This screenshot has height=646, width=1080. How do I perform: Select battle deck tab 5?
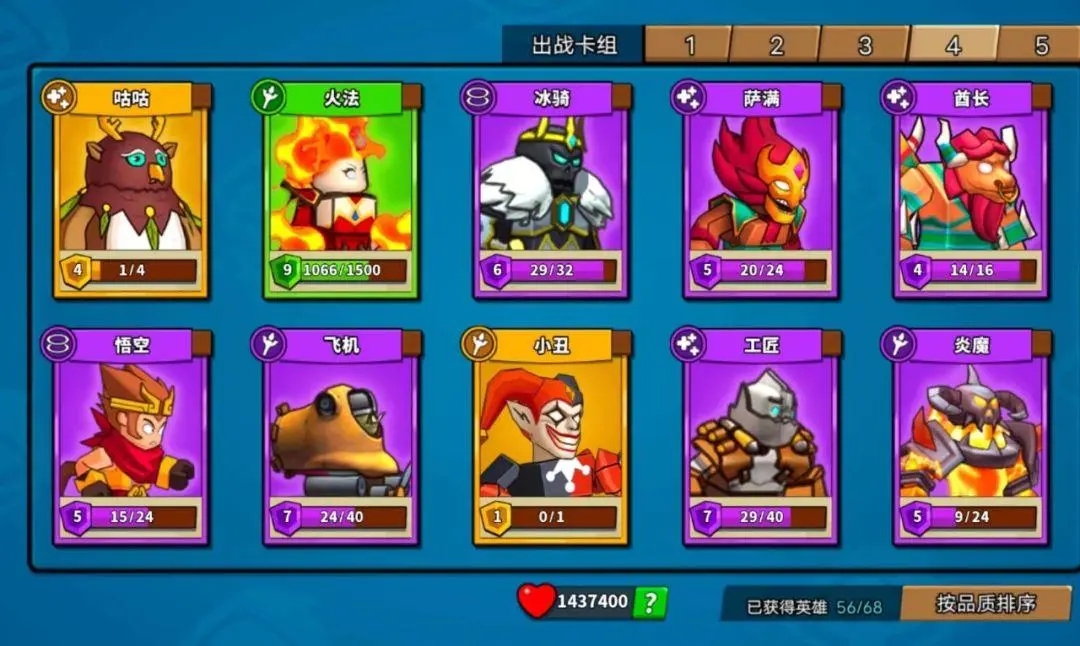pyautogui.click(x=1041, y=45)
